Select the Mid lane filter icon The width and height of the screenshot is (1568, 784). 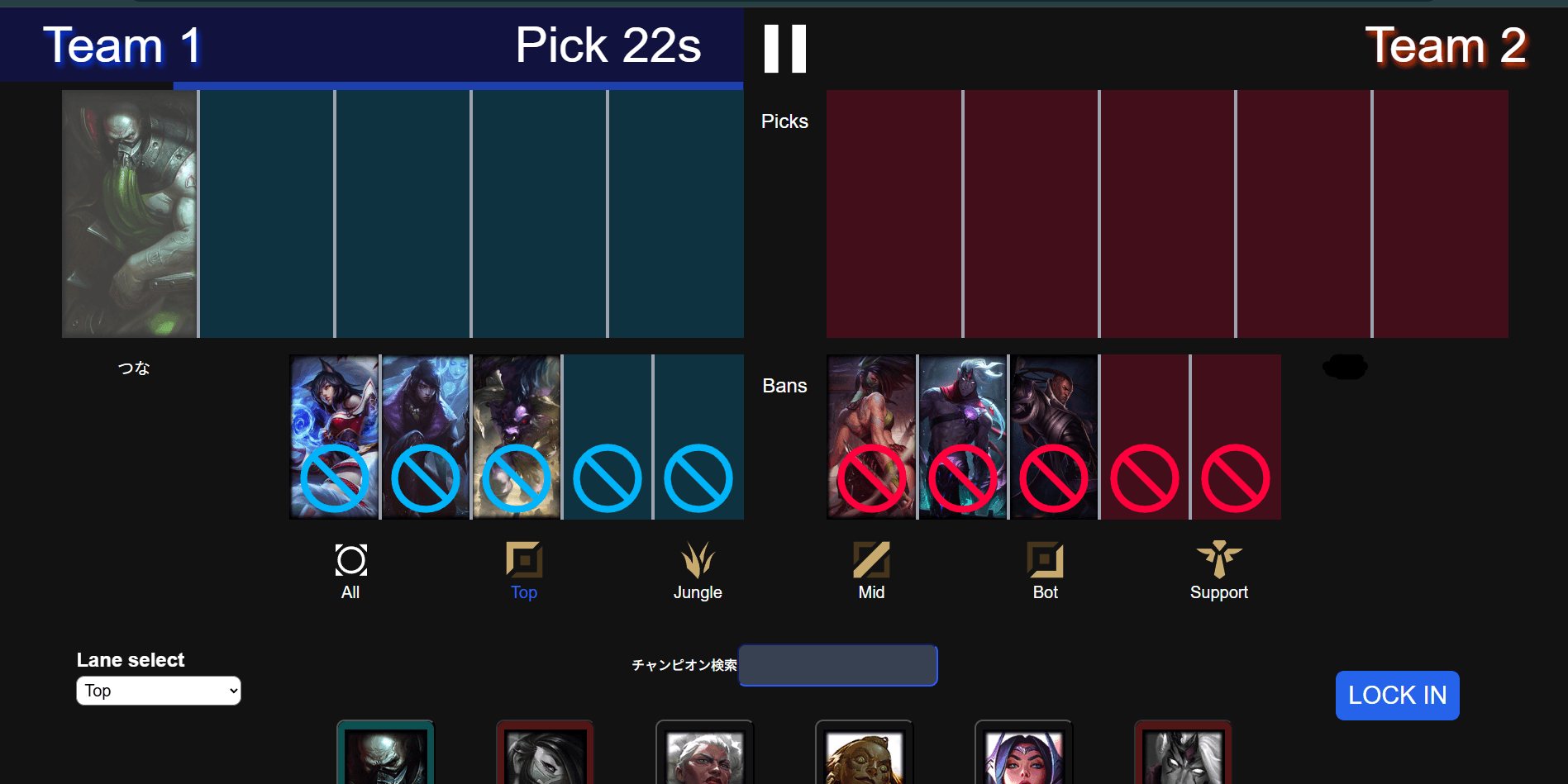point(871,560)
